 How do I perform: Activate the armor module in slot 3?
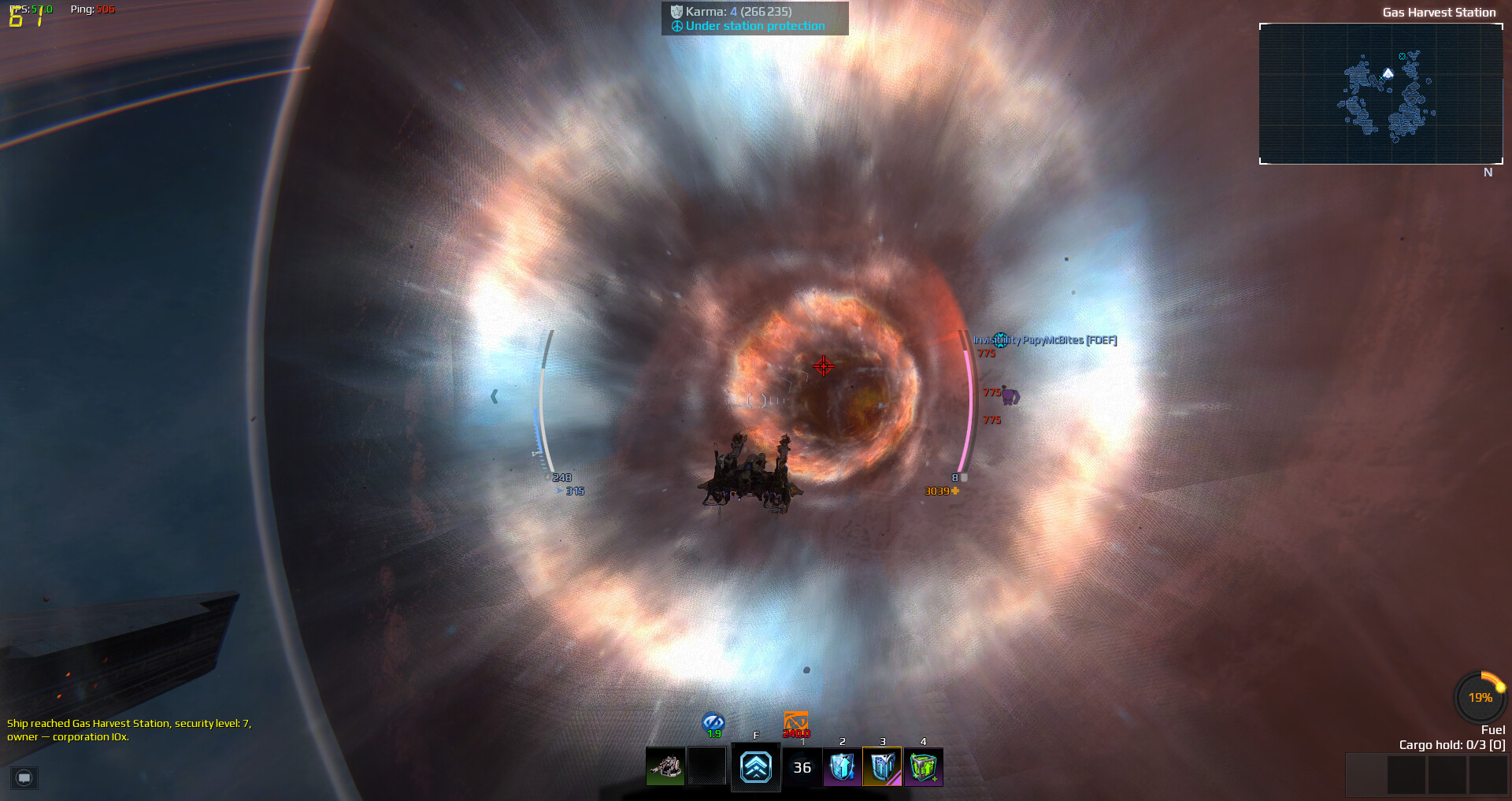(883, 766)
